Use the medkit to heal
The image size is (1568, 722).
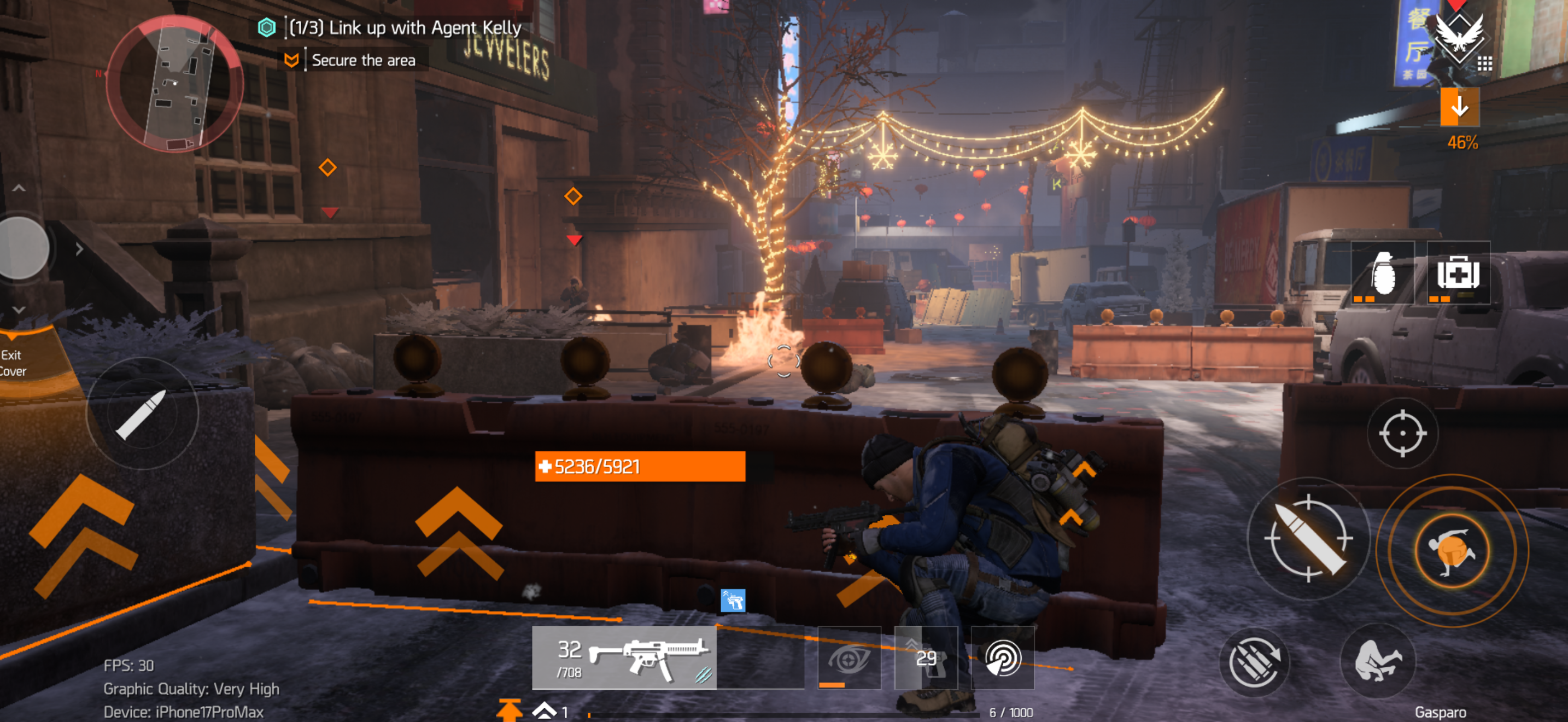pyautogui.click(x=1459, y=273)
